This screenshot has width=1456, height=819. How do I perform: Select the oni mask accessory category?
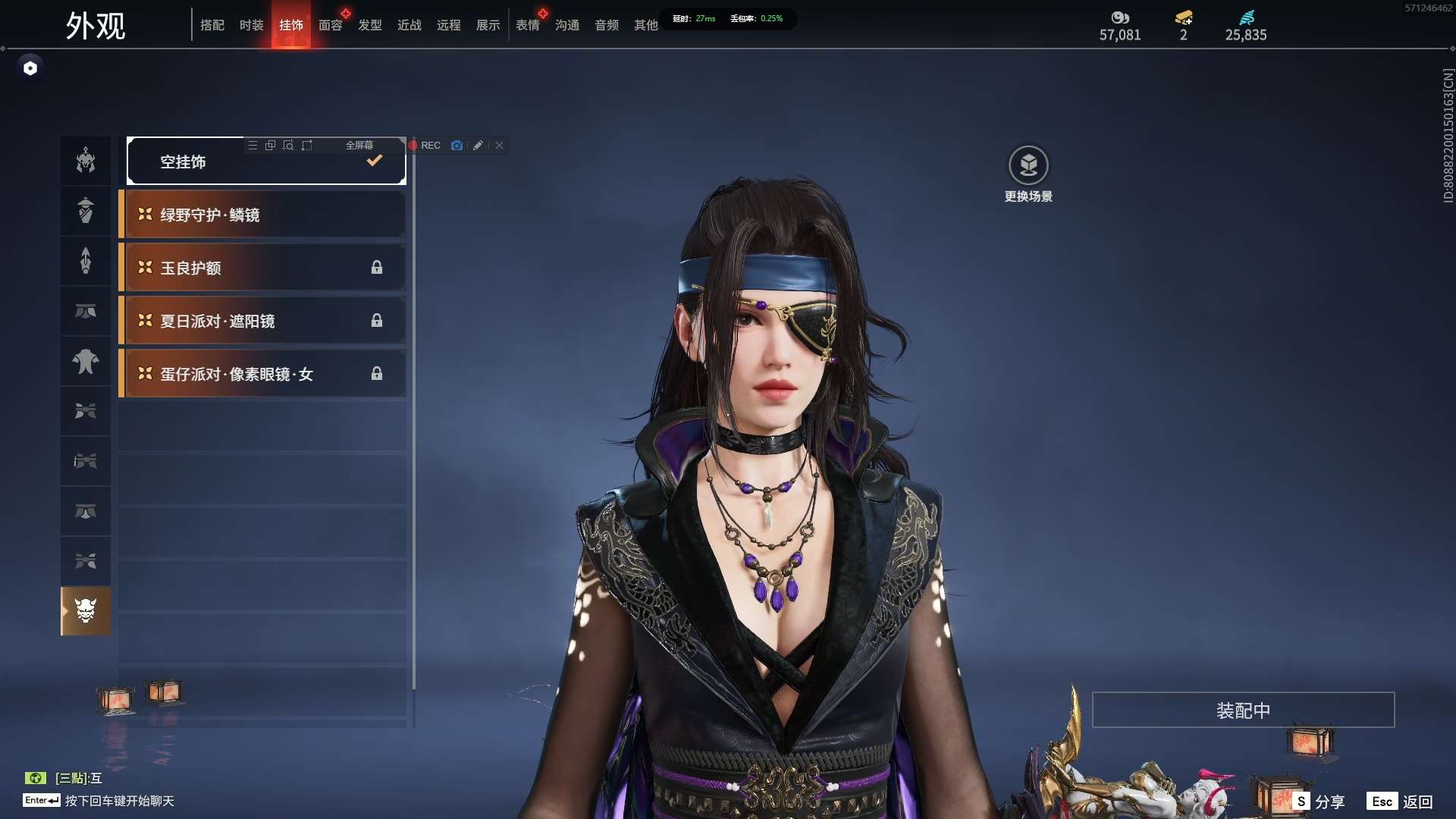tap(86, 610)
